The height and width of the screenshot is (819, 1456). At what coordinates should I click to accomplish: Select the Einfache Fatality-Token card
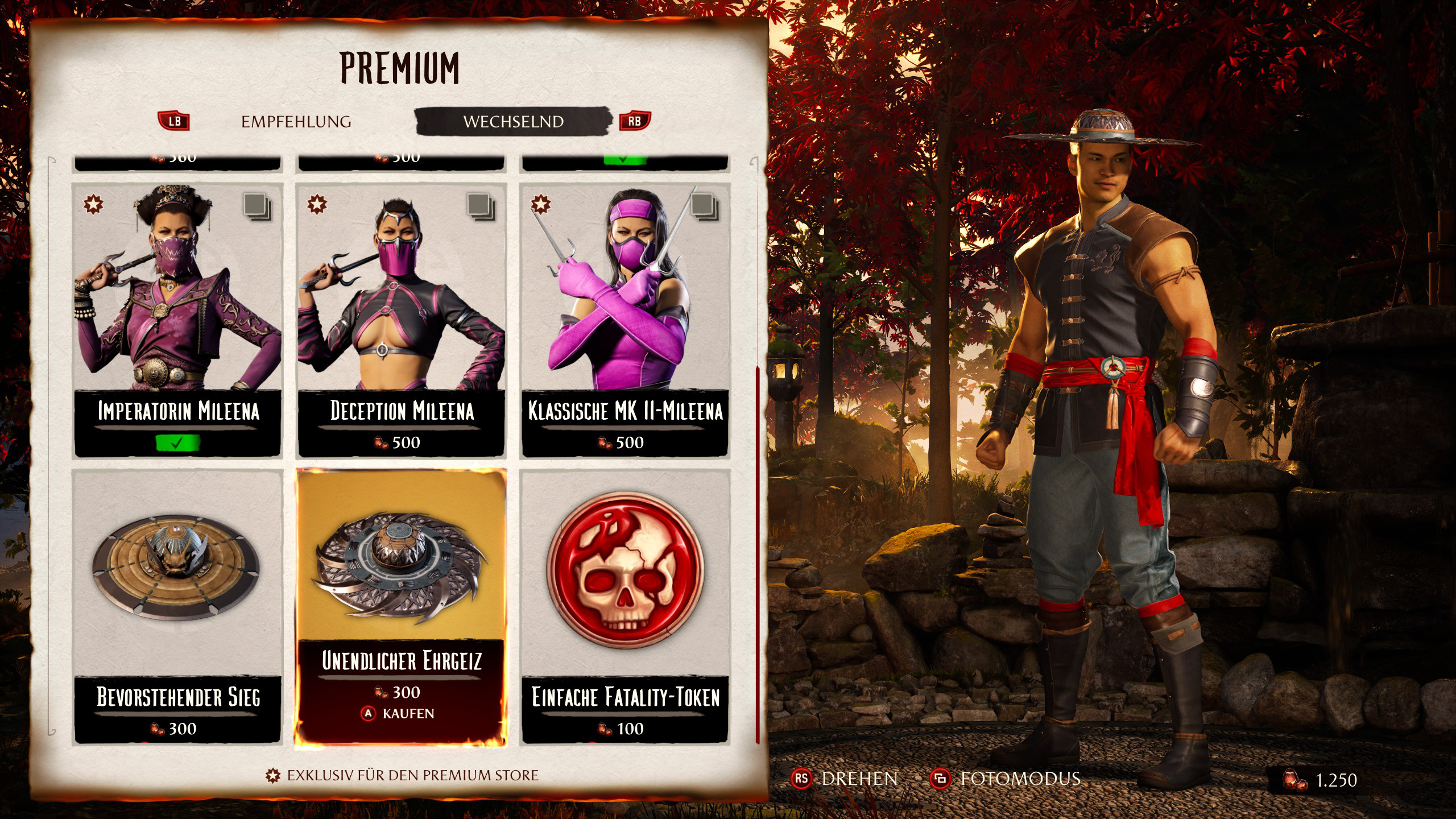[x=625, y=606]
